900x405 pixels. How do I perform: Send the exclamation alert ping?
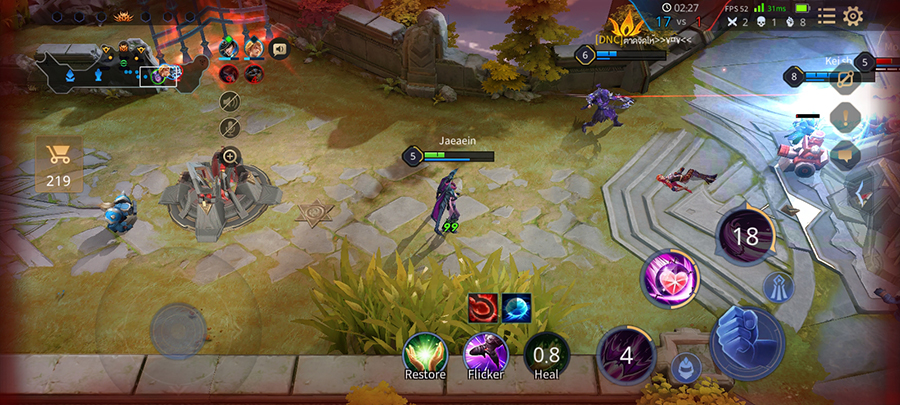click(845, 117)
